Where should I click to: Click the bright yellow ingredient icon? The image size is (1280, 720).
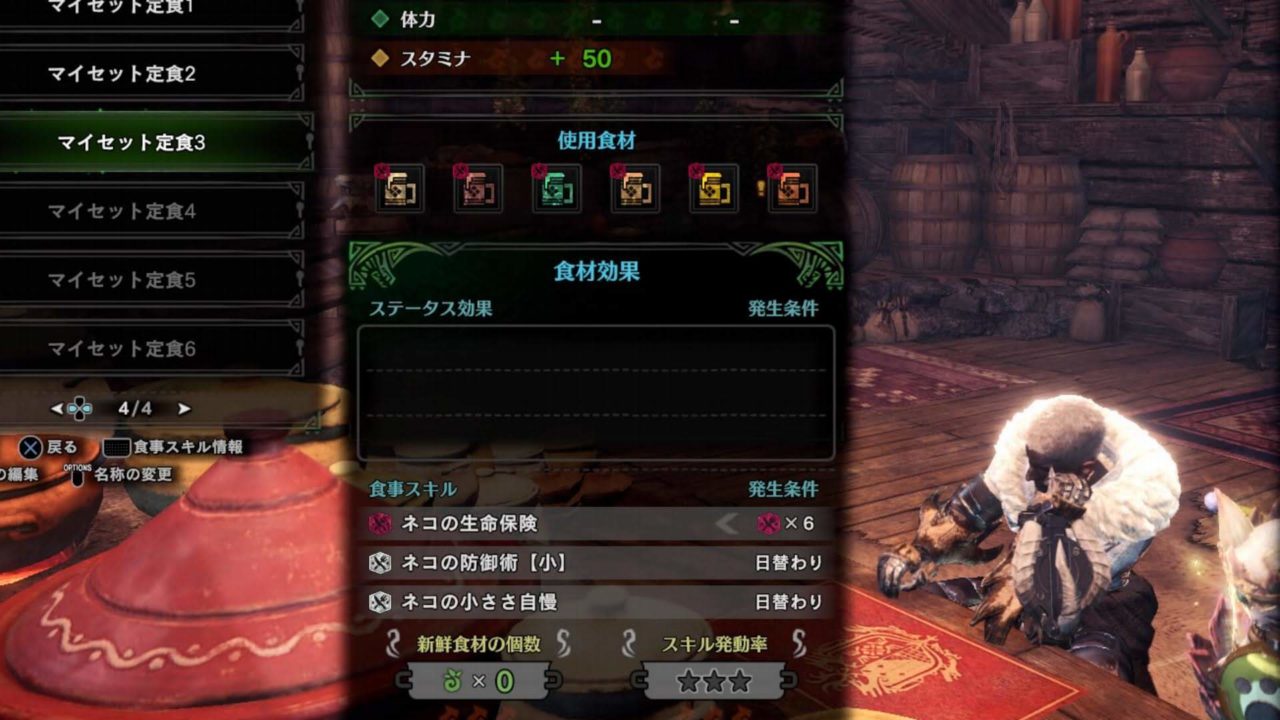(714, 189)
